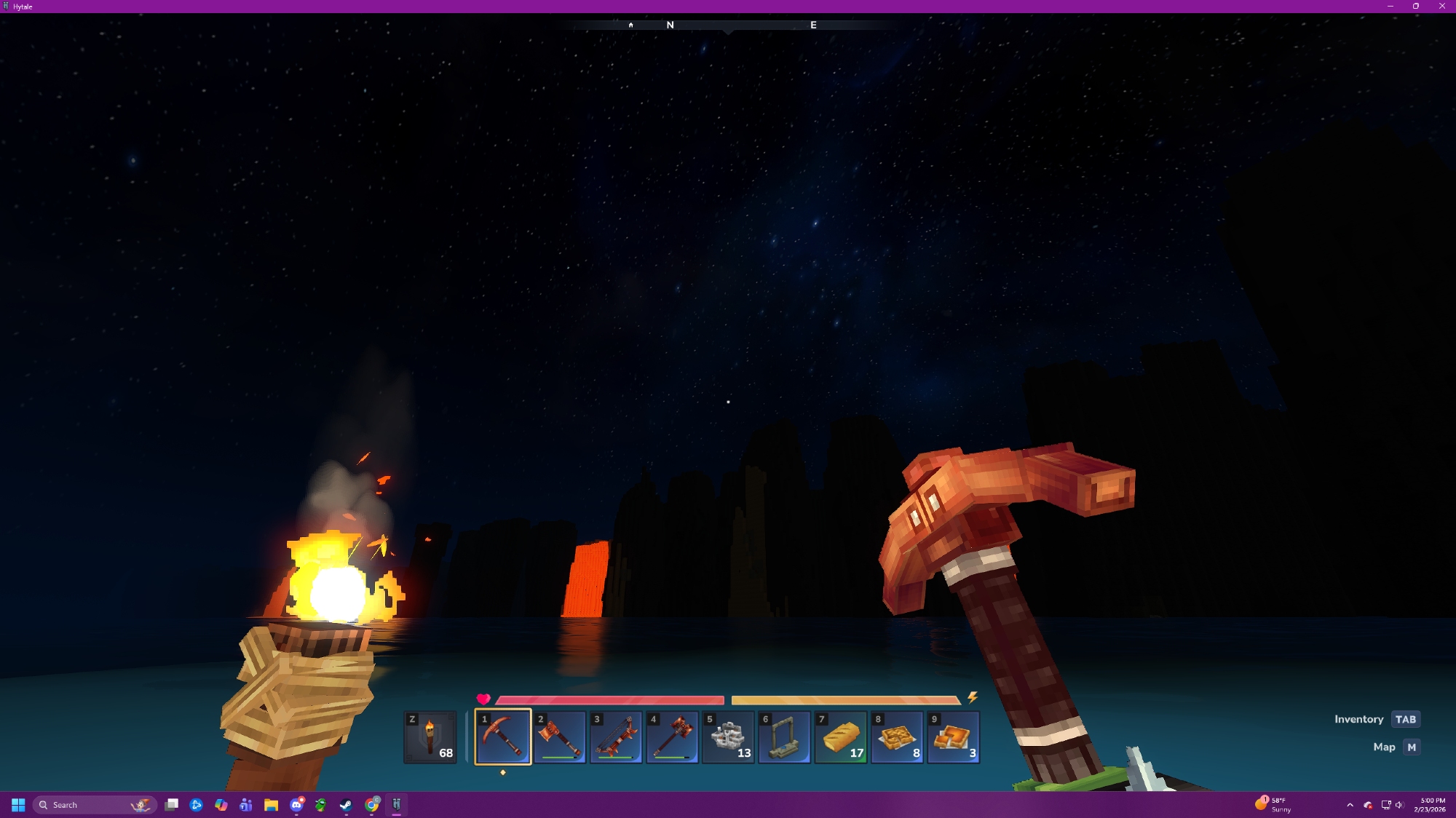The width and height of the screenshot is (1456, 818).
Task: Close the Hytale window
Action: (x=1441, y=6)
